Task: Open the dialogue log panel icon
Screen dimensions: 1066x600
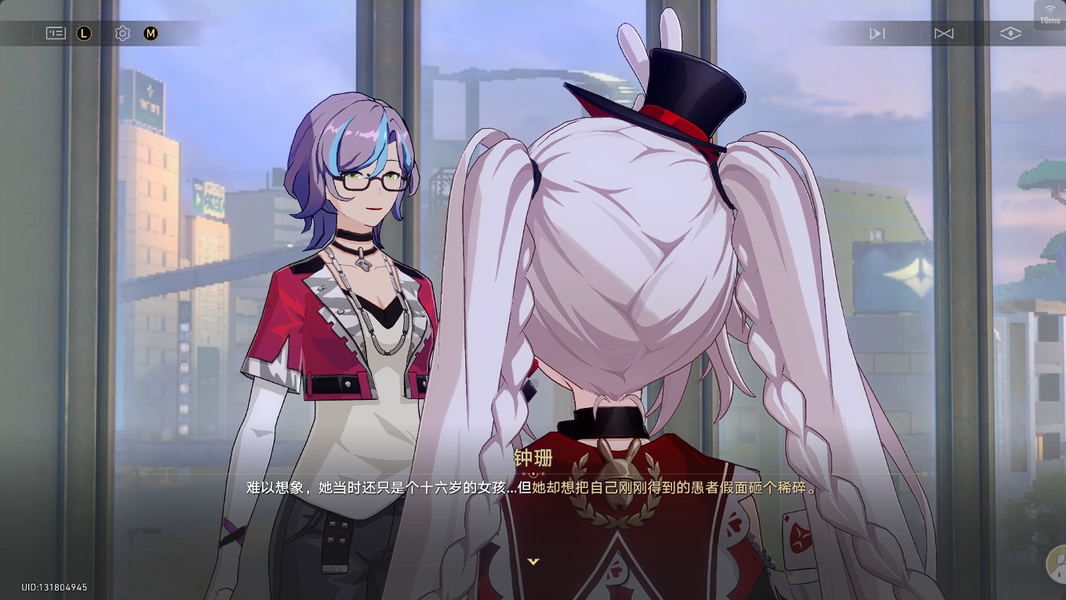Action: 55,33
